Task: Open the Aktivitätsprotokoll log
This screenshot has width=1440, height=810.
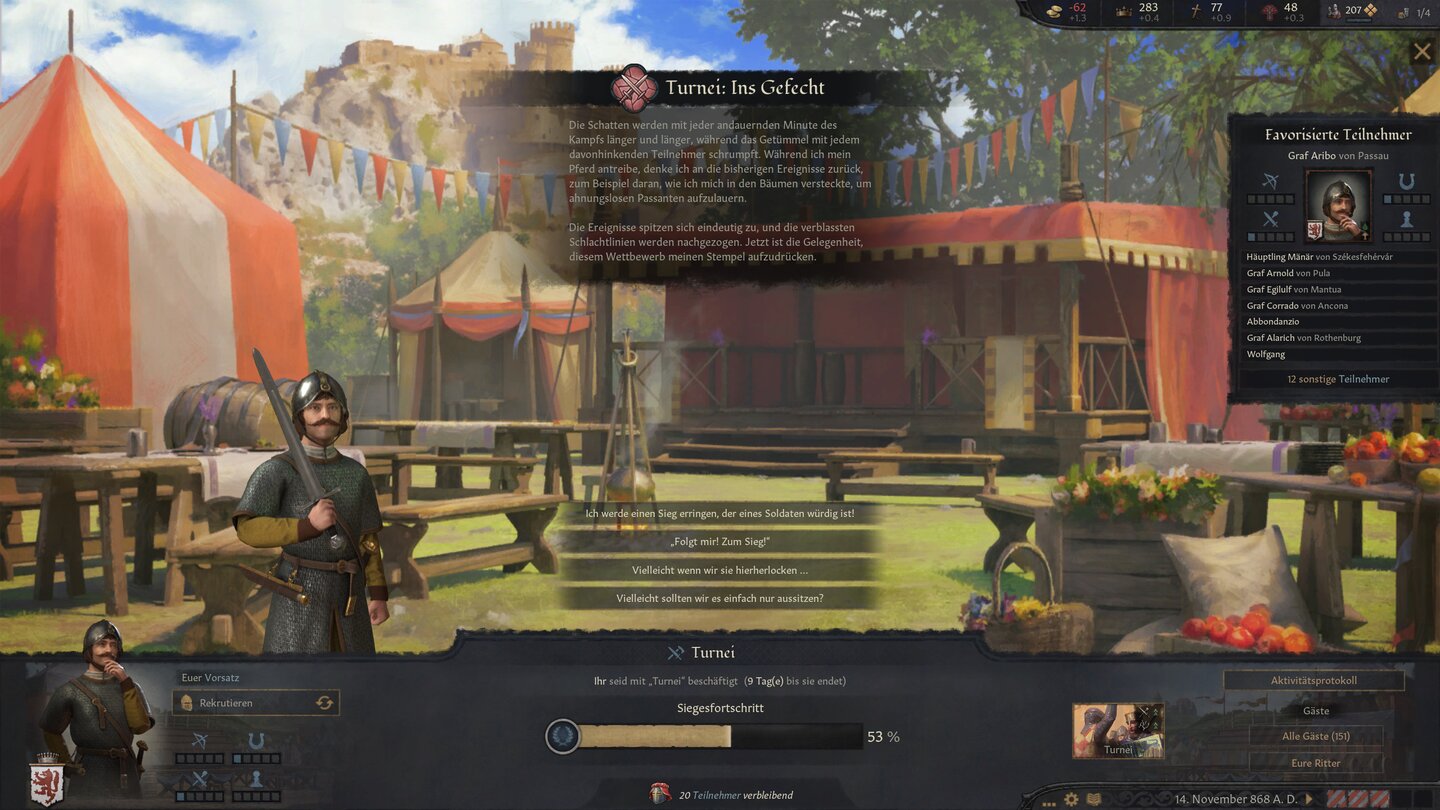Action: 1313,681
